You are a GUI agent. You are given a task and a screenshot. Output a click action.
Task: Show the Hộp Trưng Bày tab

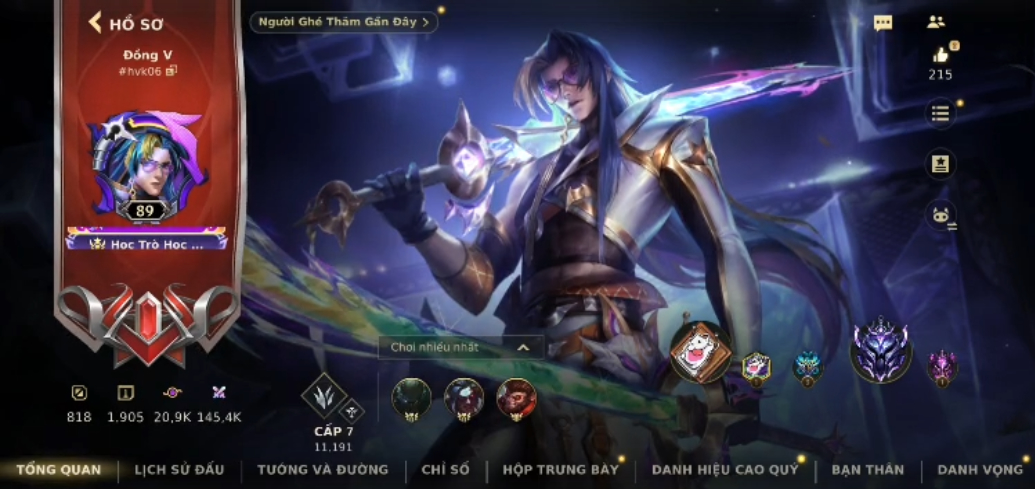coord(560,469)
